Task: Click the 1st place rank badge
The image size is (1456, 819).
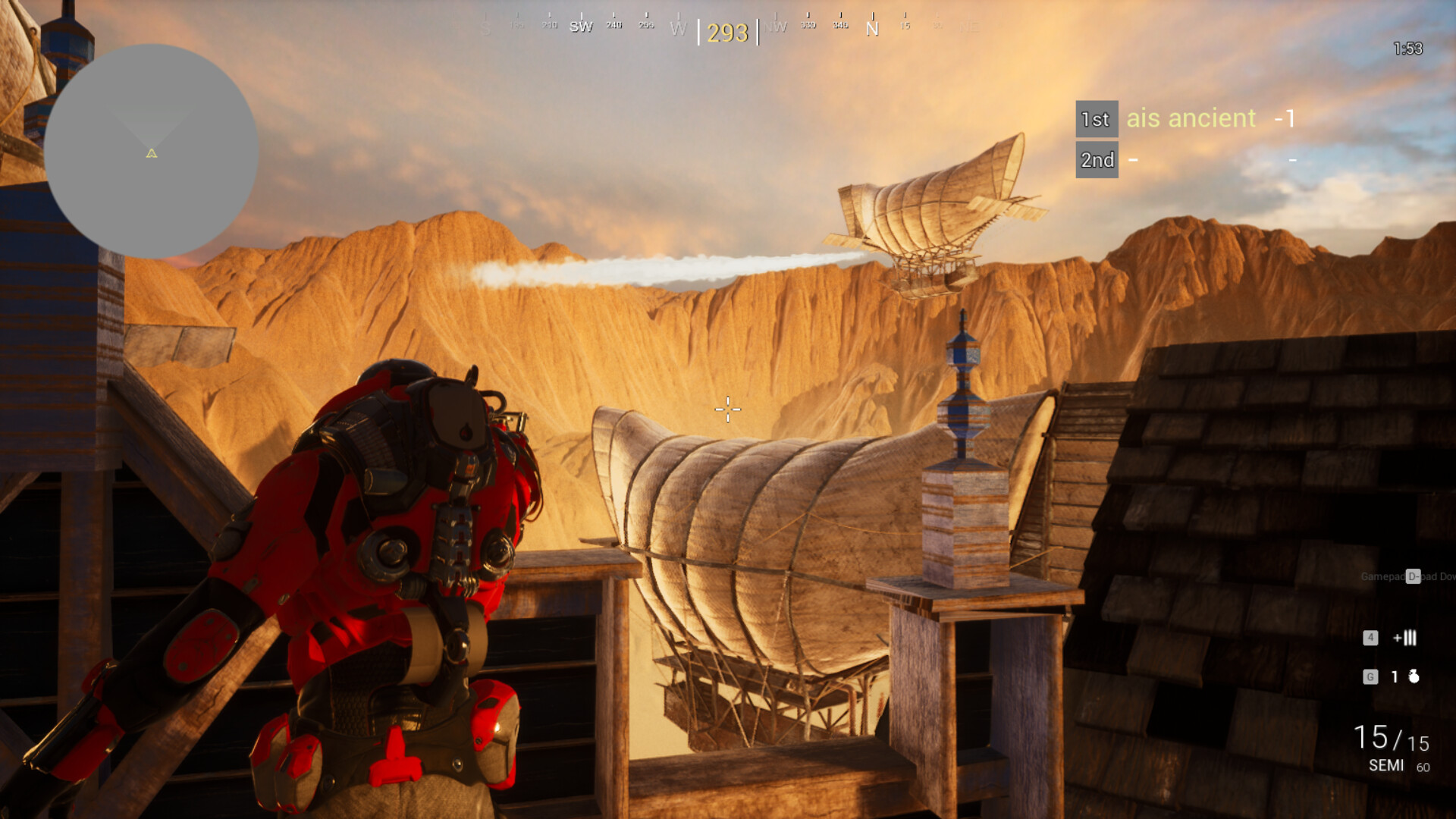Action: coord(1095,119)
